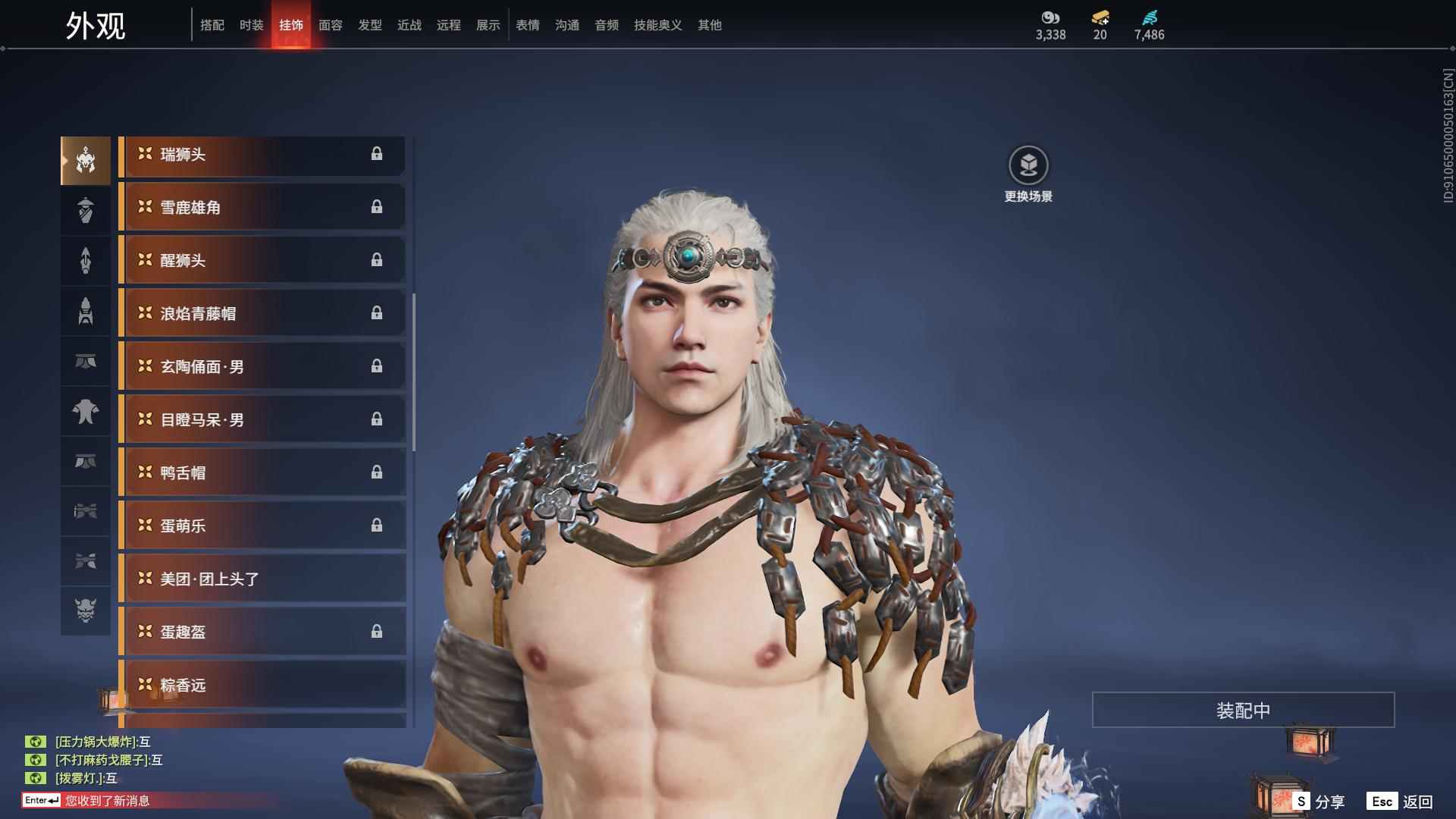Select the 瑞狮头 accessory row

pos(262,155)
